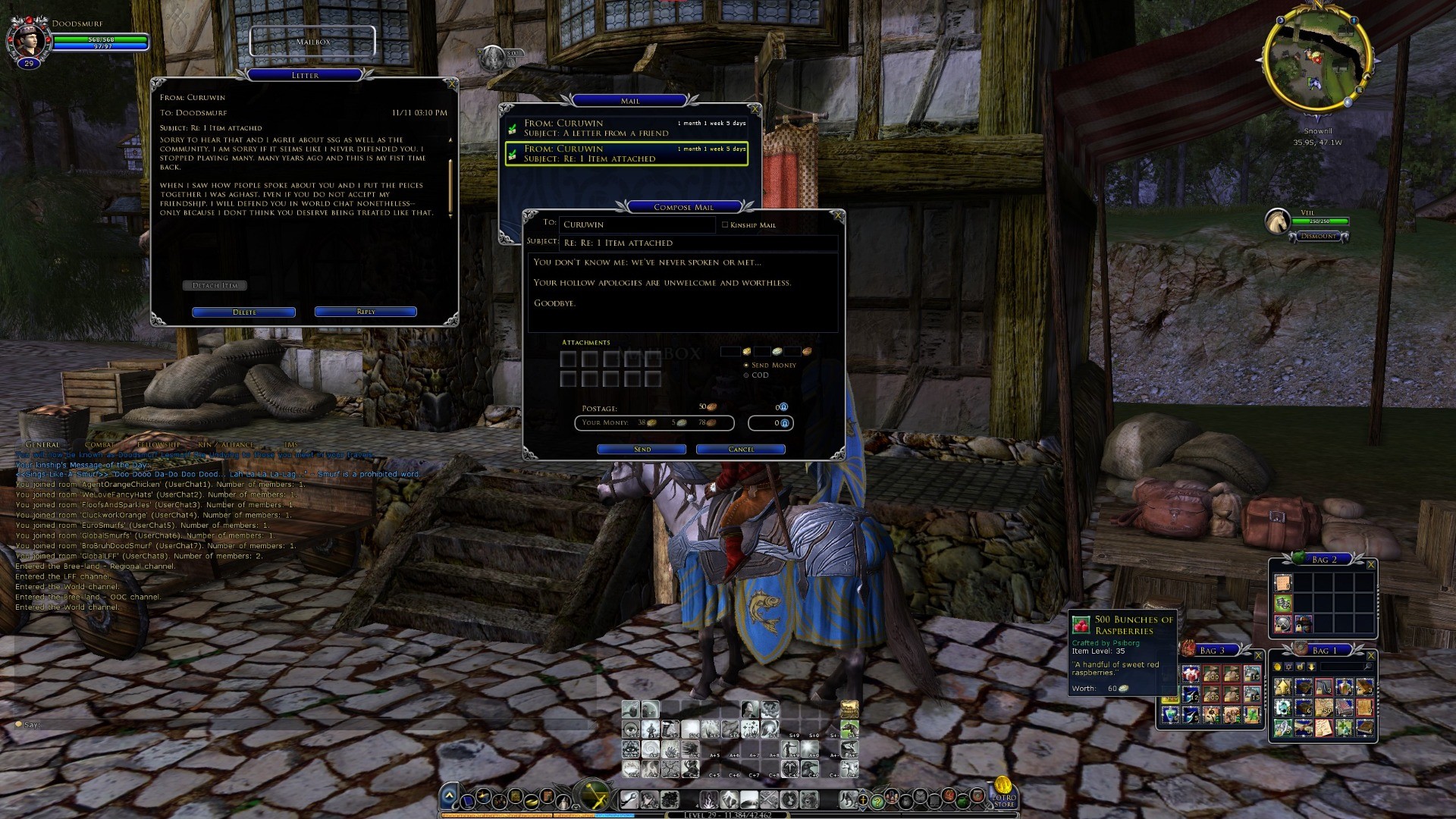Click the circular minimap
This screenshot has height=819, width=1456.
[x=1317, y=61]
